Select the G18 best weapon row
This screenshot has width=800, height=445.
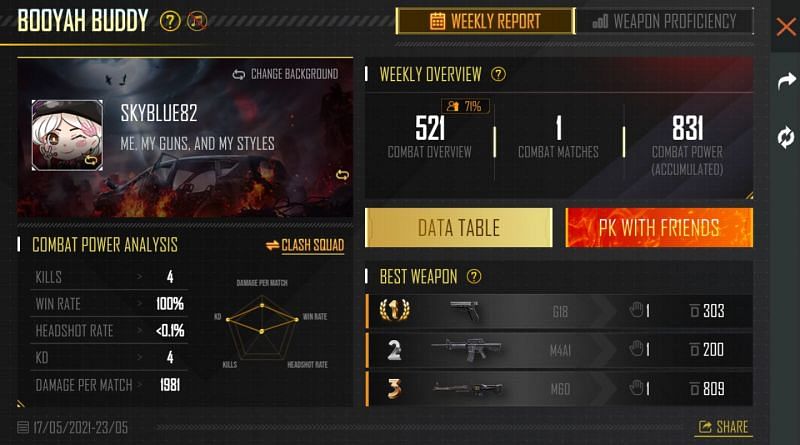(x=560, y=311)
